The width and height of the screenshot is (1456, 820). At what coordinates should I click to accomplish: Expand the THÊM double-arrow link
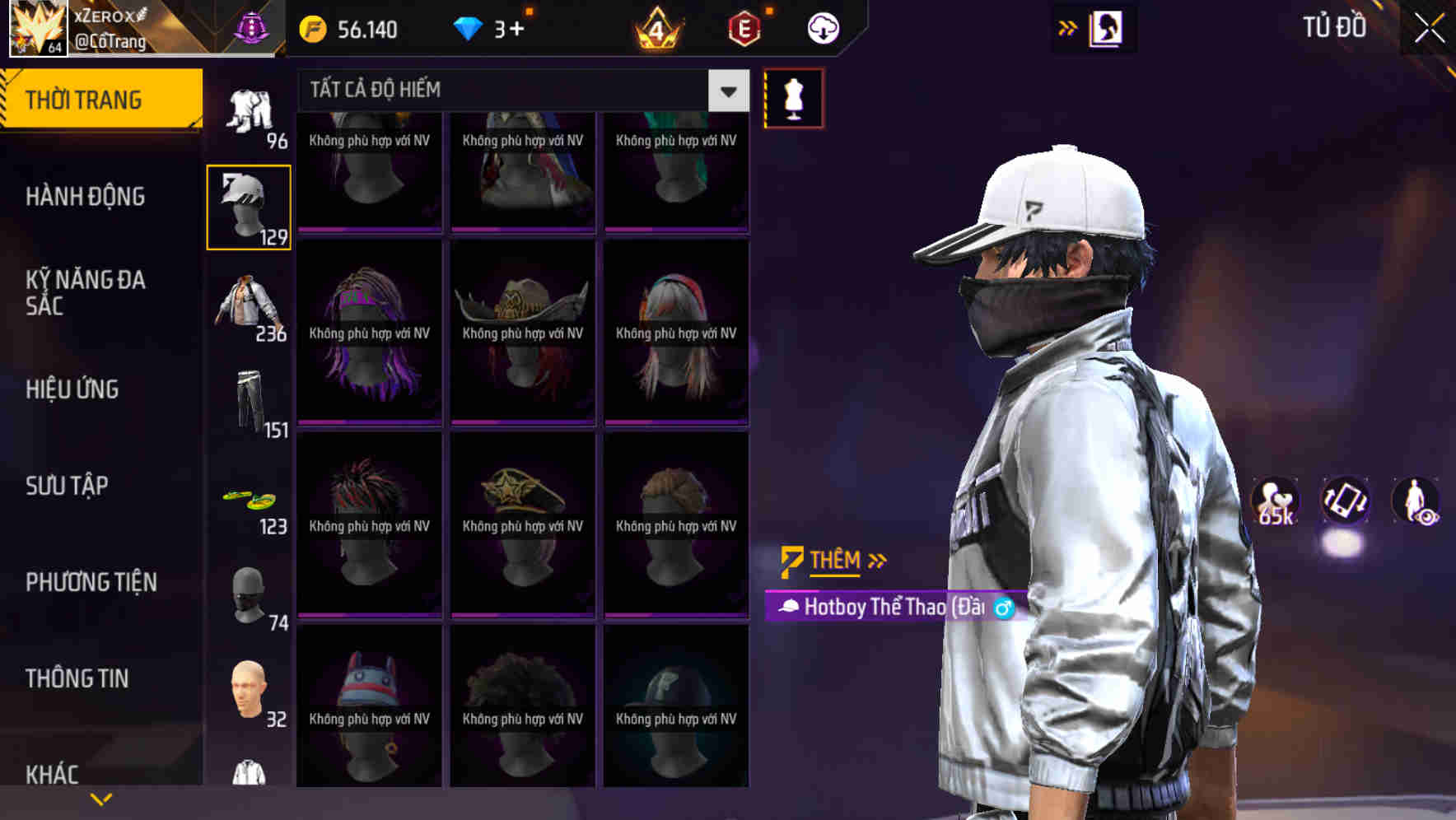(877, 560)
